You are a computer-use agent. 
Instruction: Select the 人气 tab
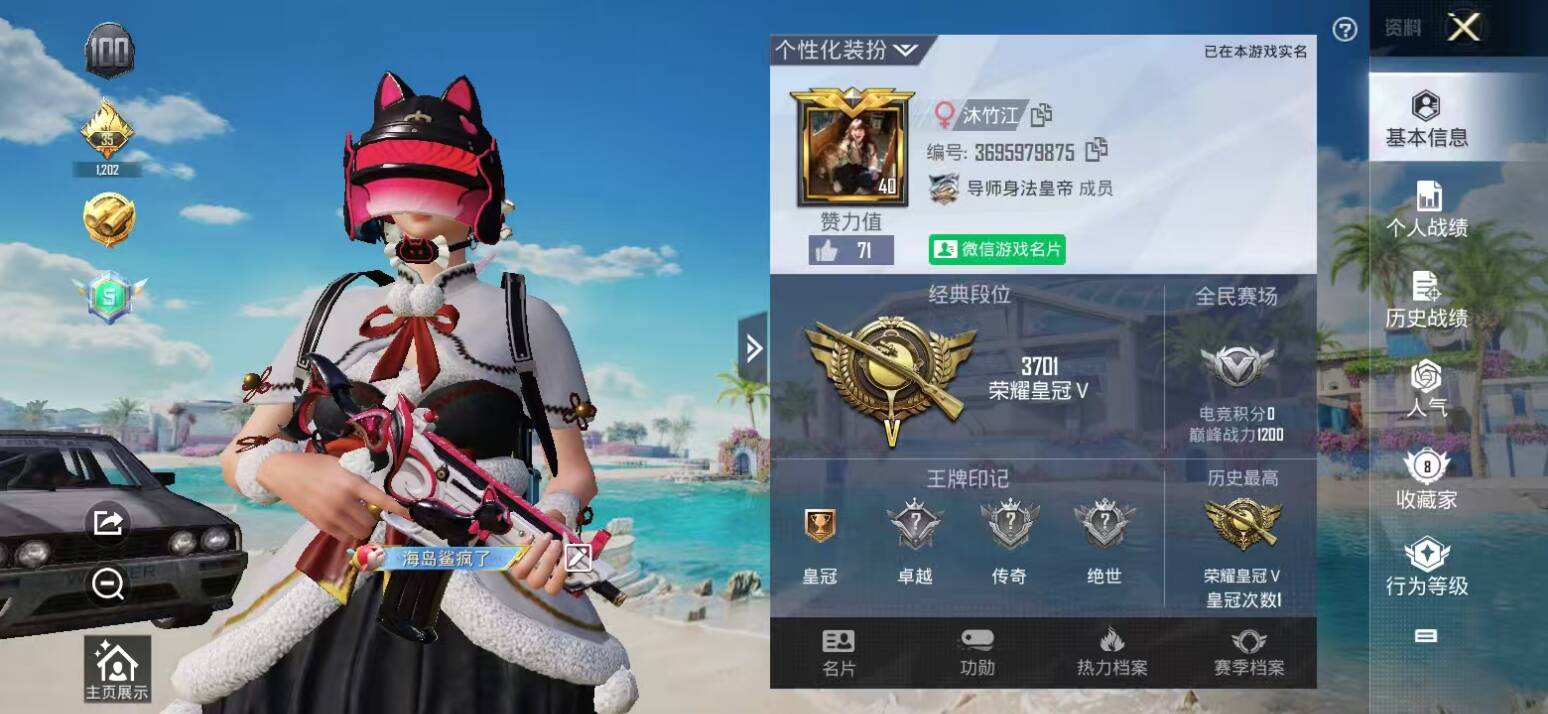1426,389
